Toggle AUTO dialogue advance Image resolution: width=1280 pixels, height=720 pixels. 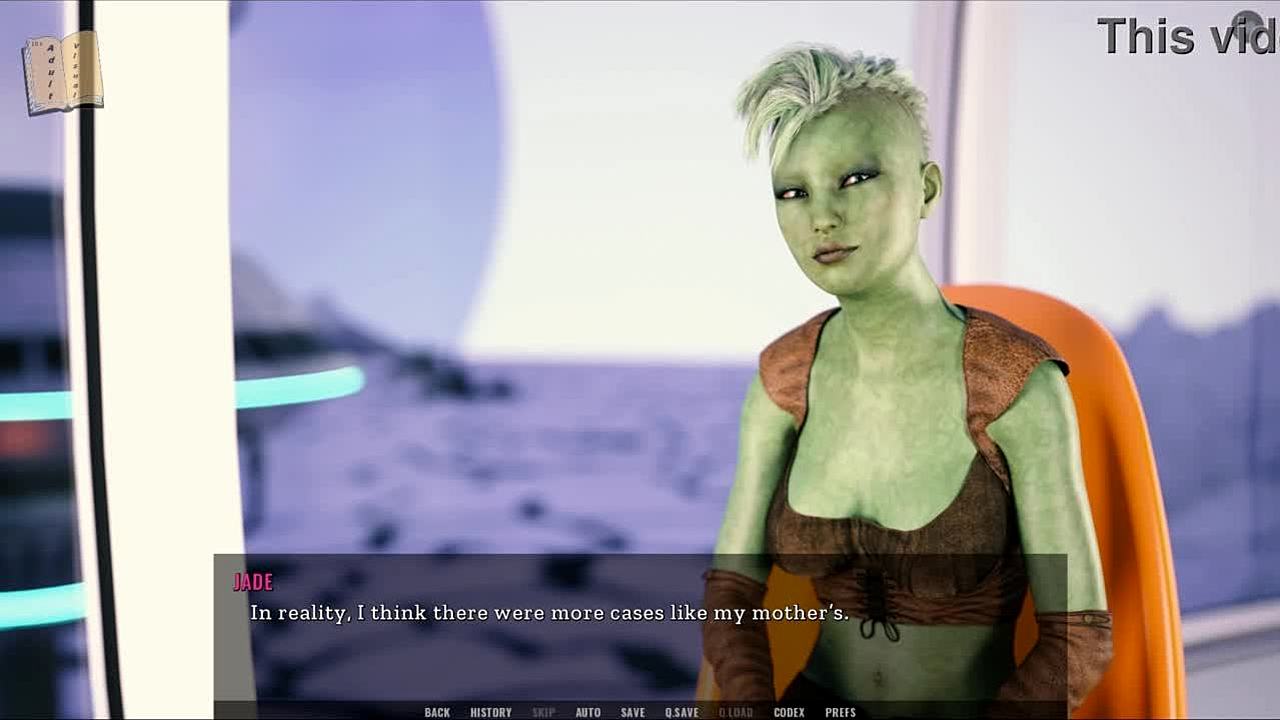point(588,712)
